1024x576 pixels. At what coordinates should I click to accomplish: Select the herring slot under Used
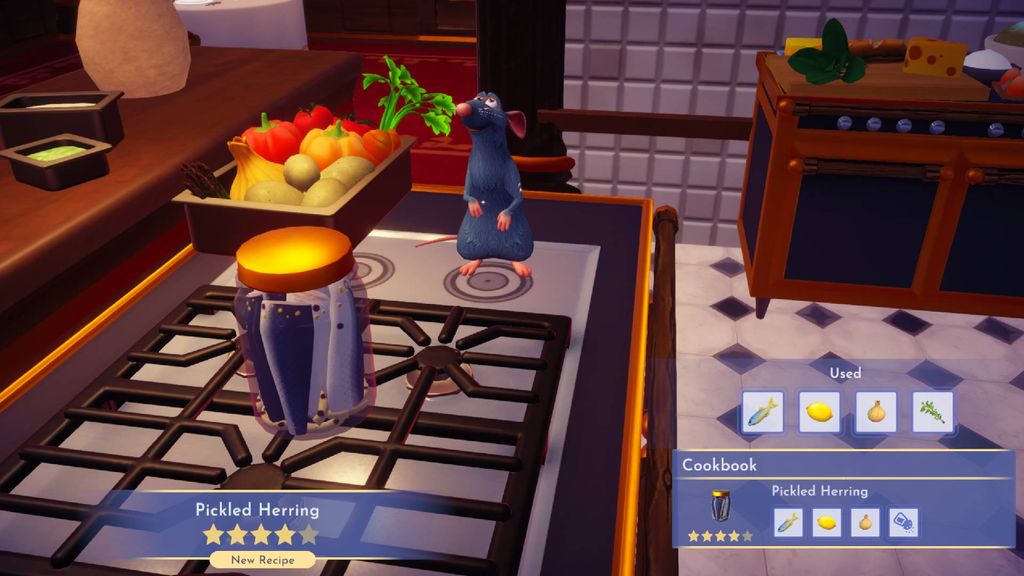click(x=762, y=411)
